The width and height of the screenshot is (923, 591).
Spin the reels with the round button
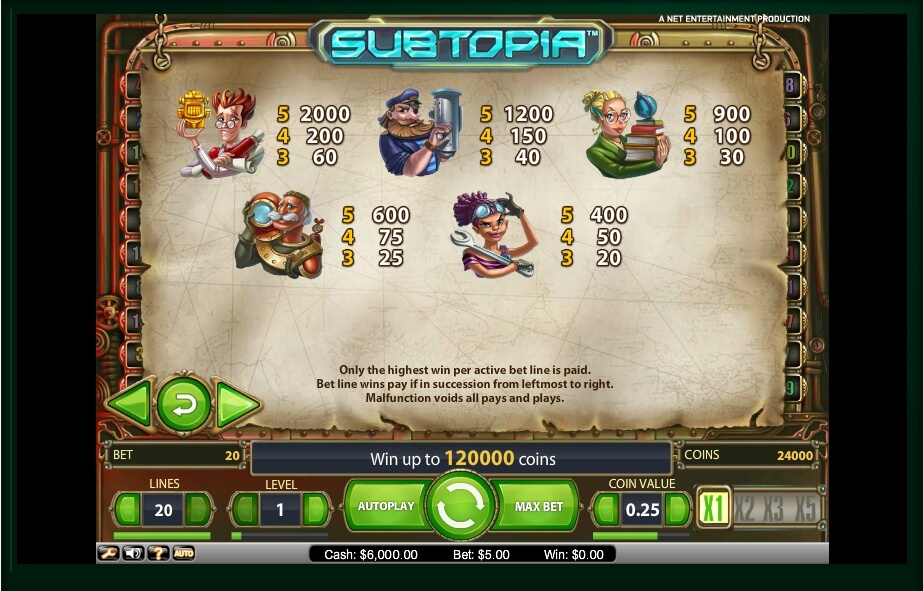(461, 506)
